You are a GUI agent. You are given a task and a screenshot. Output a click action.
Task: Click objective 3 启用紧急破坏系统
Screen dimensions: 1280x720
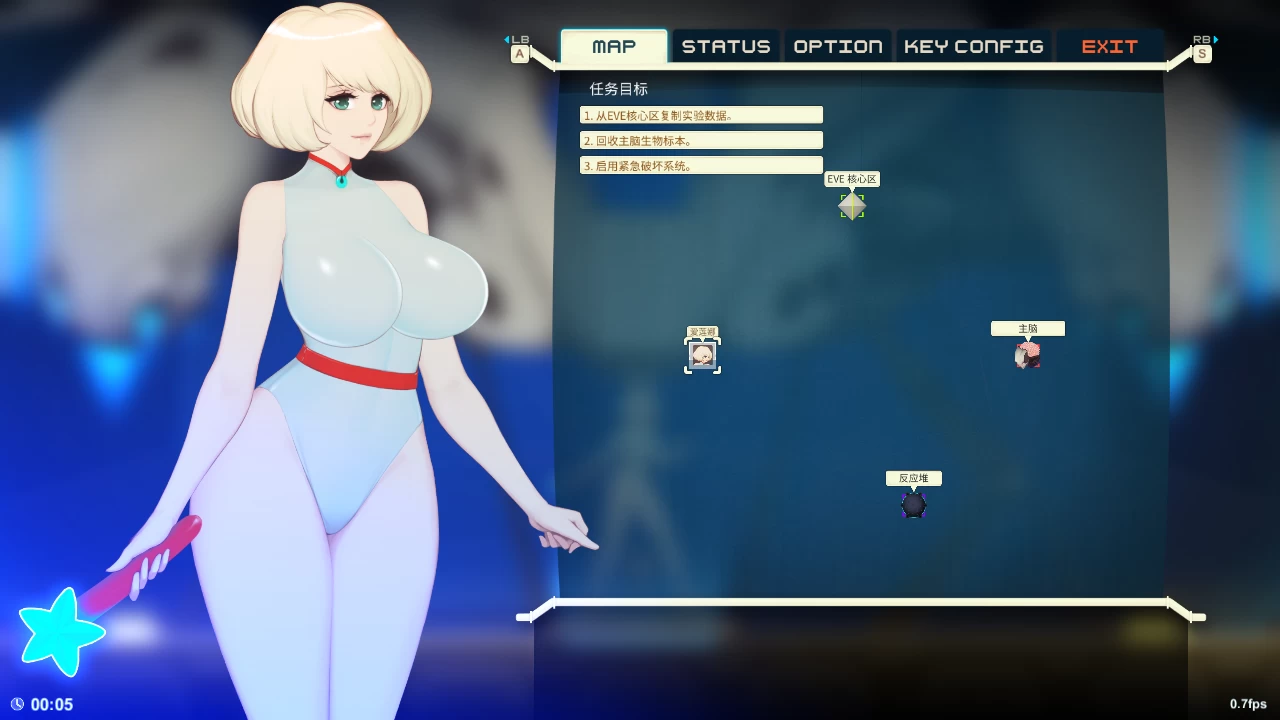(700, 165)
